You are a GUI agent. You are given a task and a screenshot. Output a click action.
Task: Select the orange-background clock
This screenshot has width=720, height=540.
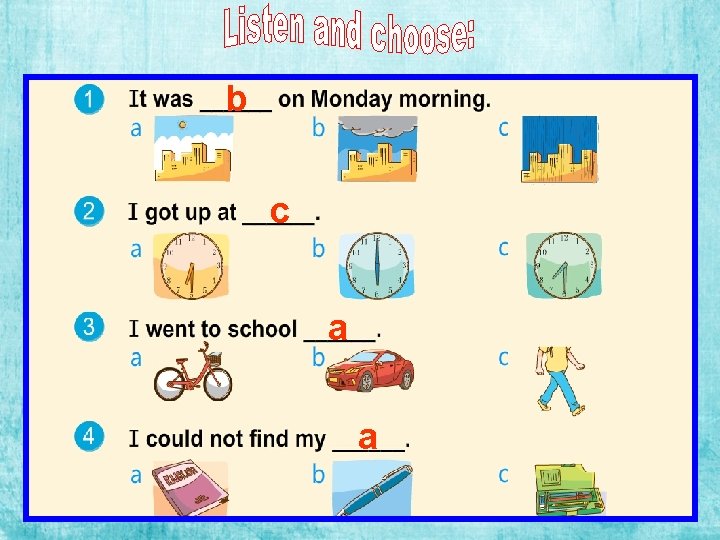[192, 266]
